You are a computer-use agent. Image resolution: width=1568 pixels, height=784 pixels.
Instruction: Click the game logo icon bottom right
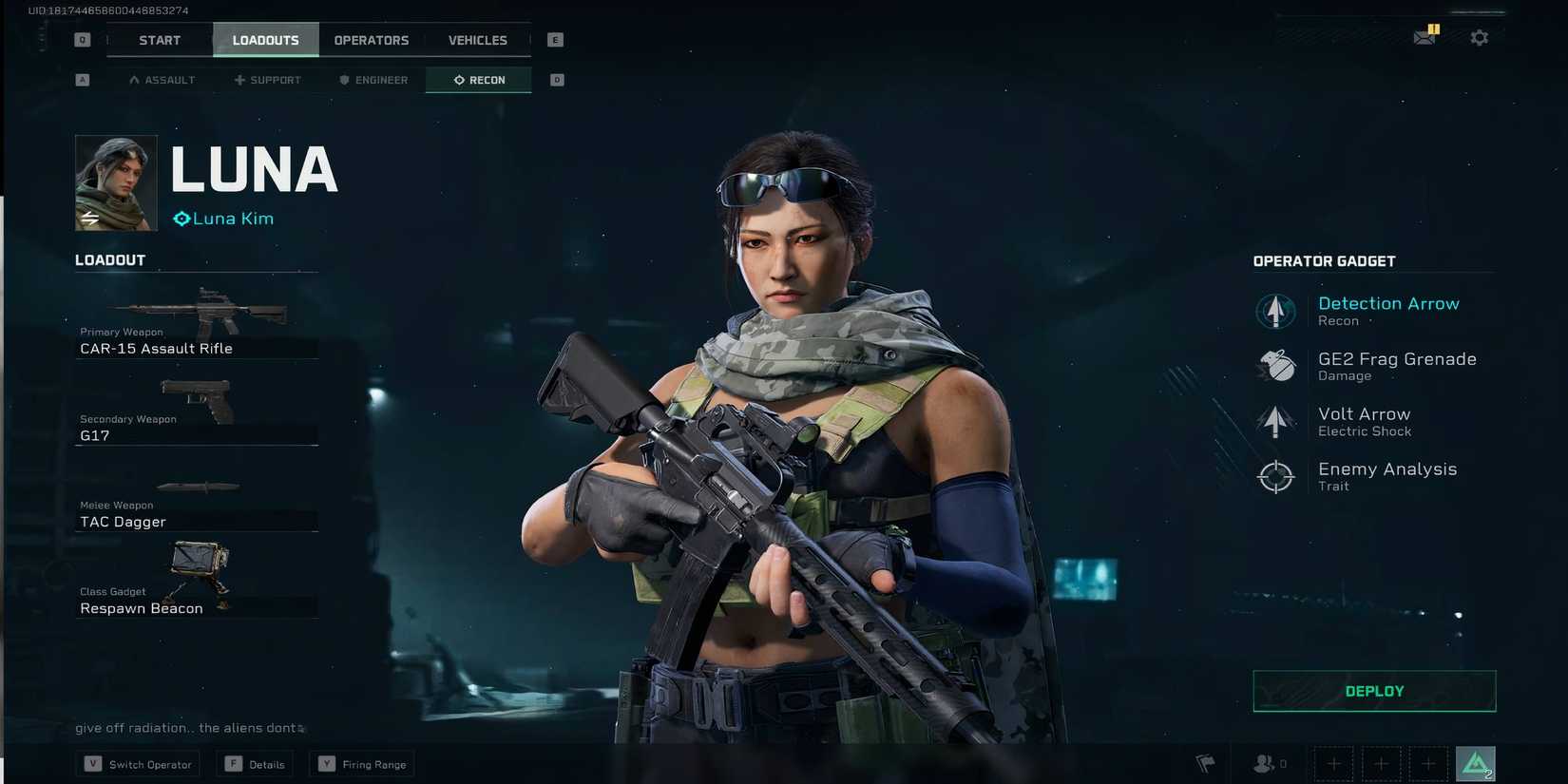[1475, 762]
